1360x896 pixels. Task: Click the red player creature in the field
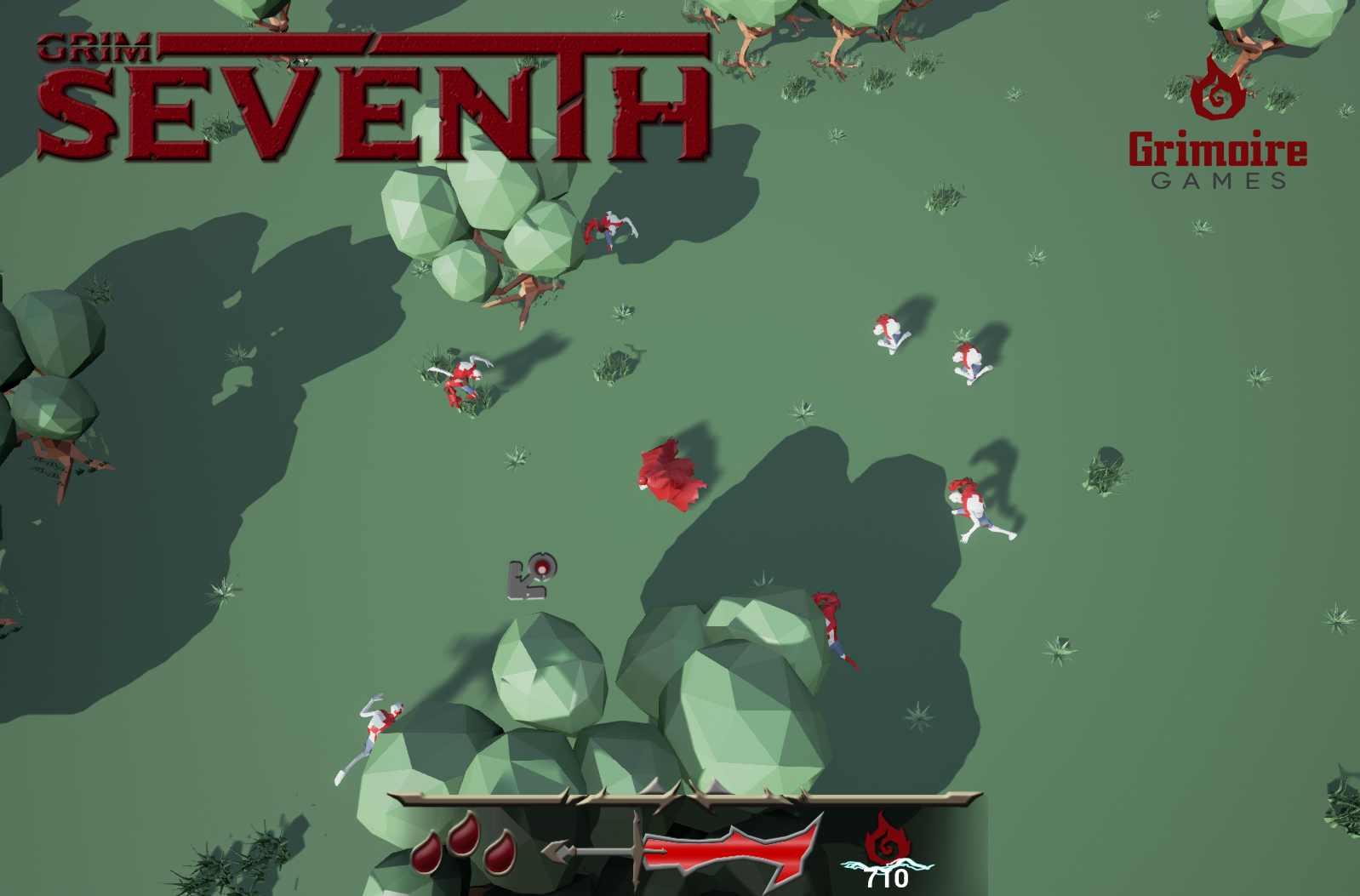672,472
